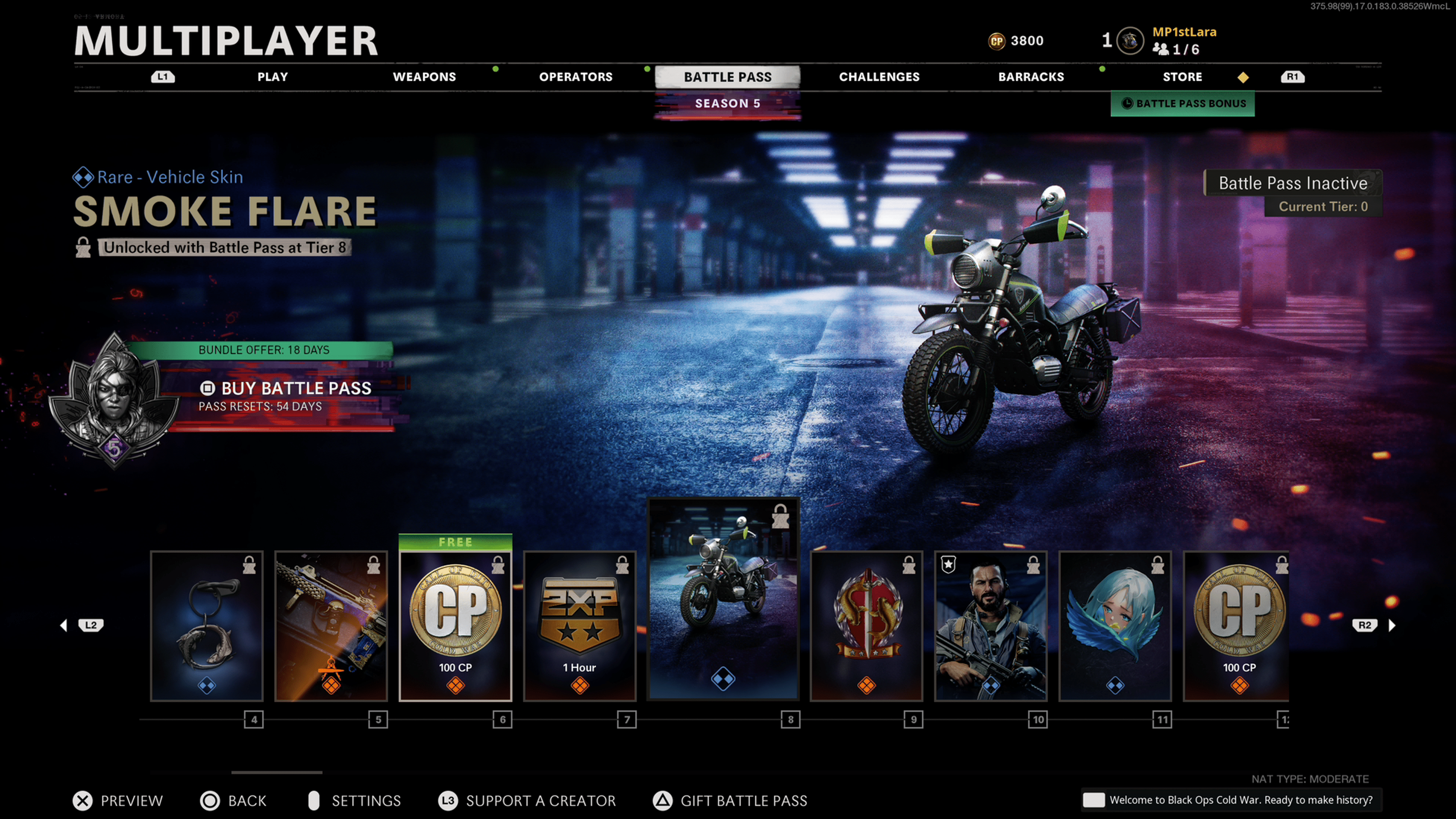
Task: Select the free 100 CP tier 6 reward
Action: pyautogui.click(x=455, y=626)
